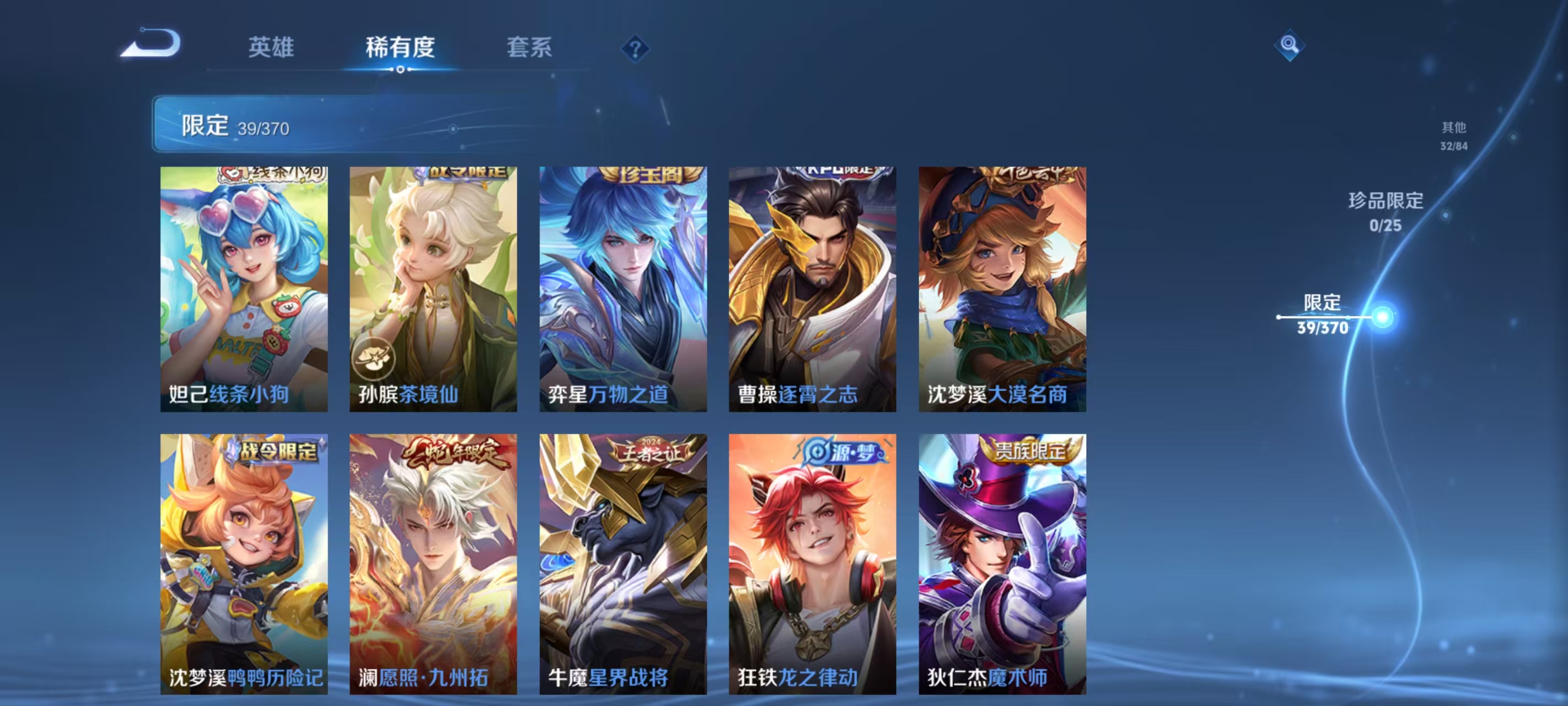The image size is (1568, 706).
Task: Open the skin search magnifier tool
Action: click(1291, 45)
